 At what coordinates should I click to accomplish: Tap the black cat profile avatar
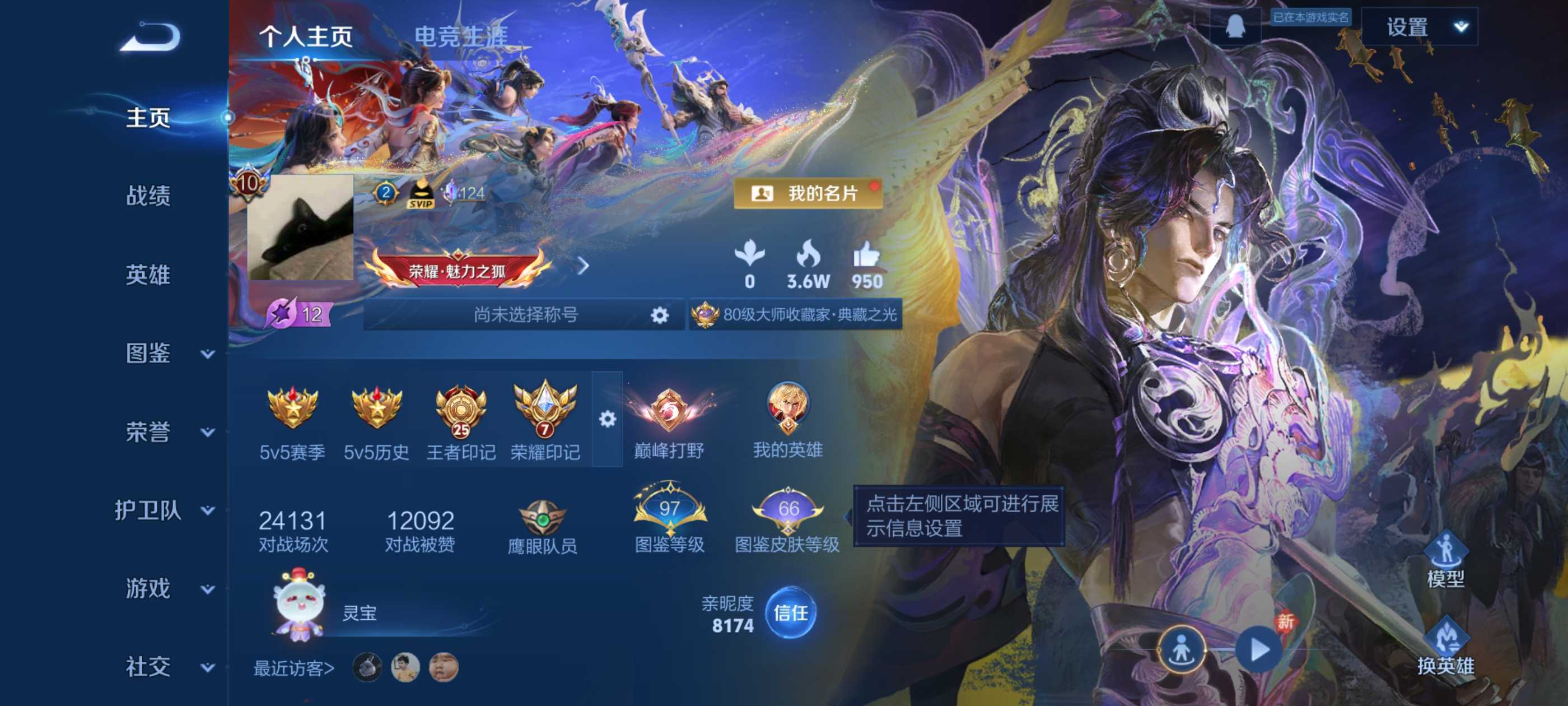[300, 228]
